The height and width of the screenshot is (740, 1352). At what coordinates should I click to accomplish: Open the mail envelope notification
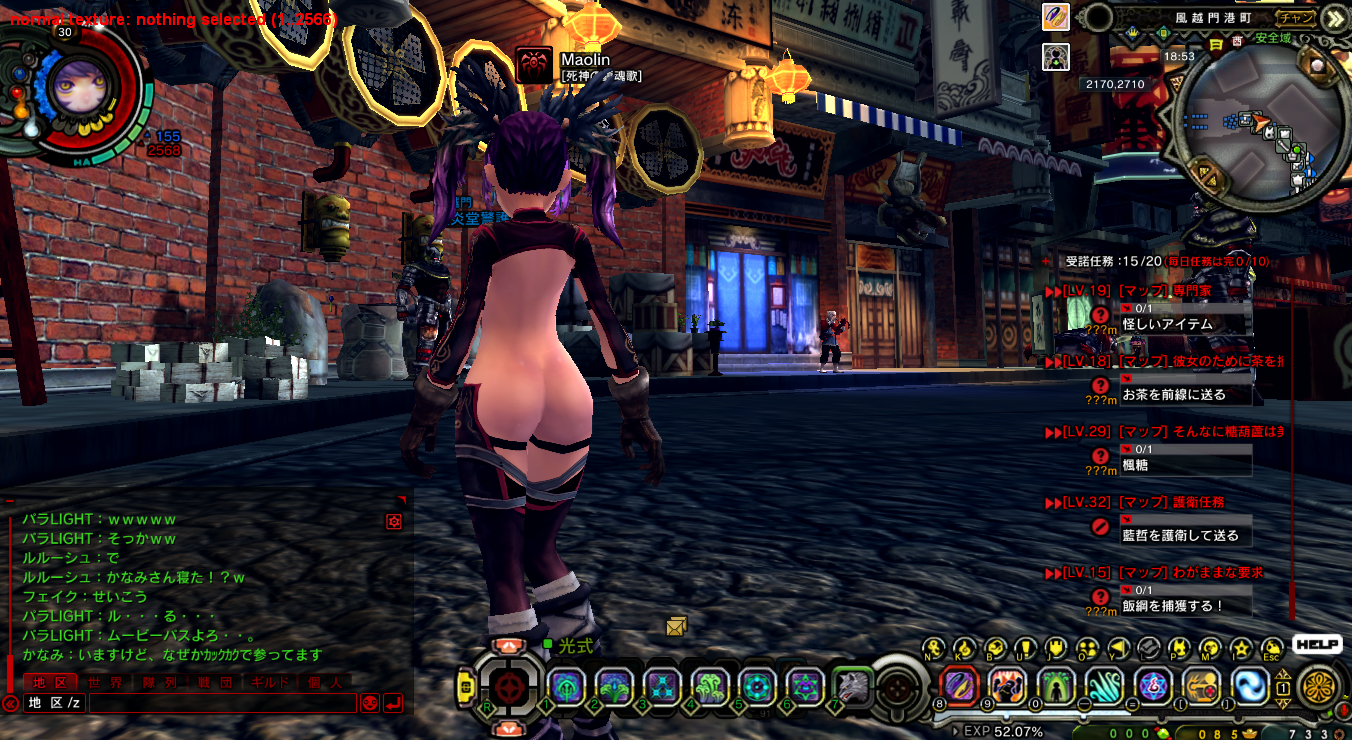(677, 626)
